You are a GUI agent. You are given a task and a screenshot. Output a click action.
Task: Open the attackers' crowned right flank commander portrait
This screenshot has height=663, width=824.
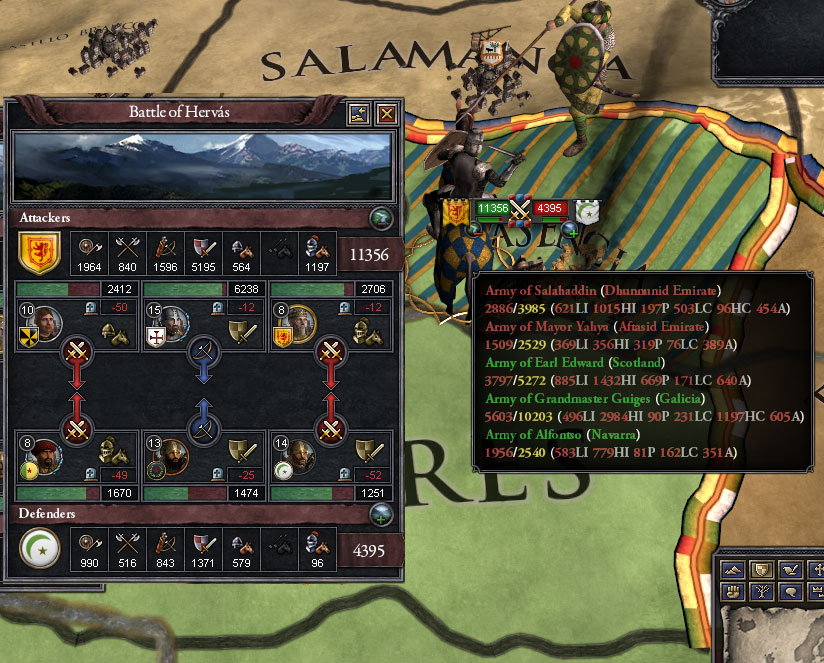(x=299, y=323)
